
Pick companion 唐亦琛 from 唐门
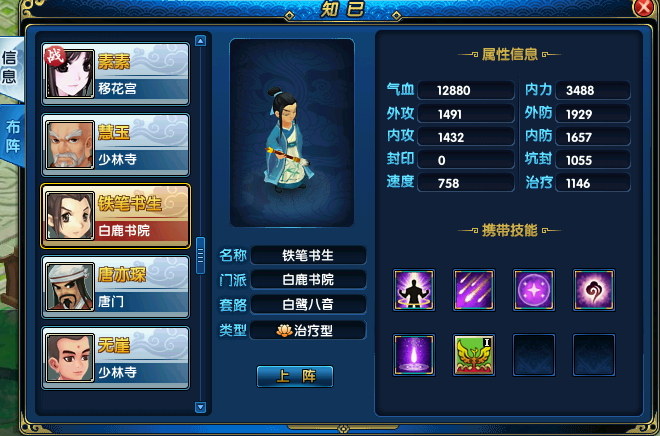pos(115,287)
